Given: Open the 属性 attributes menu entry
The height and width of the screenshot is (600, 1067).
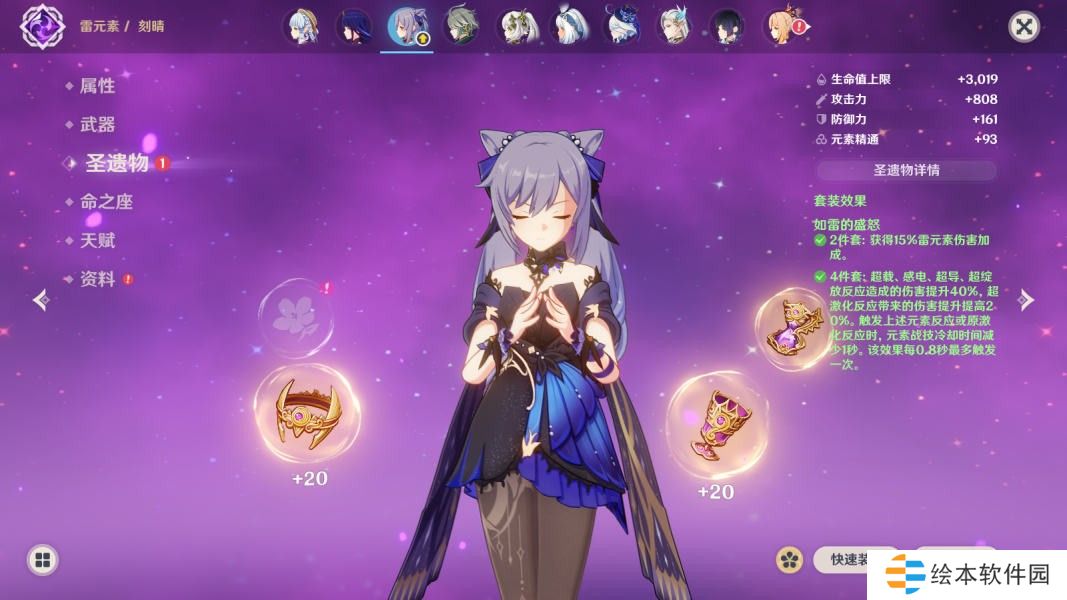Looking at the screenshot, I should [97, 86].
